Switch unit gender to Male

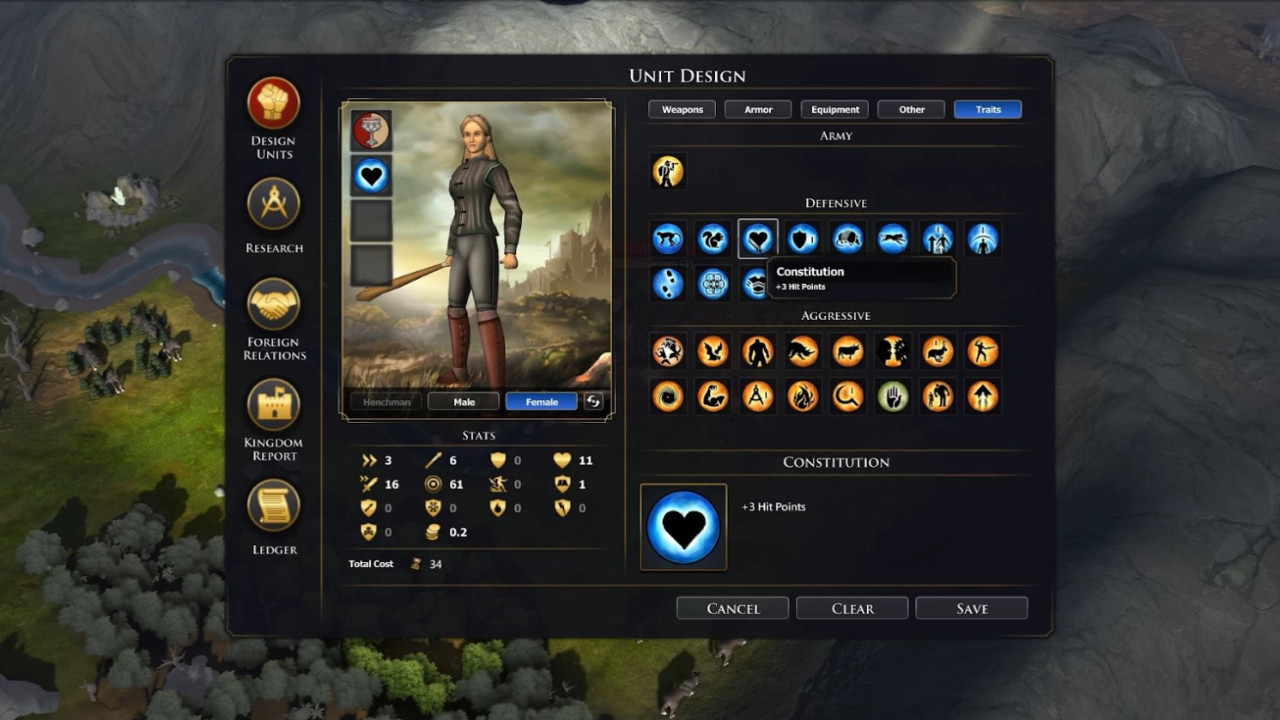click(x=463, y=401)
